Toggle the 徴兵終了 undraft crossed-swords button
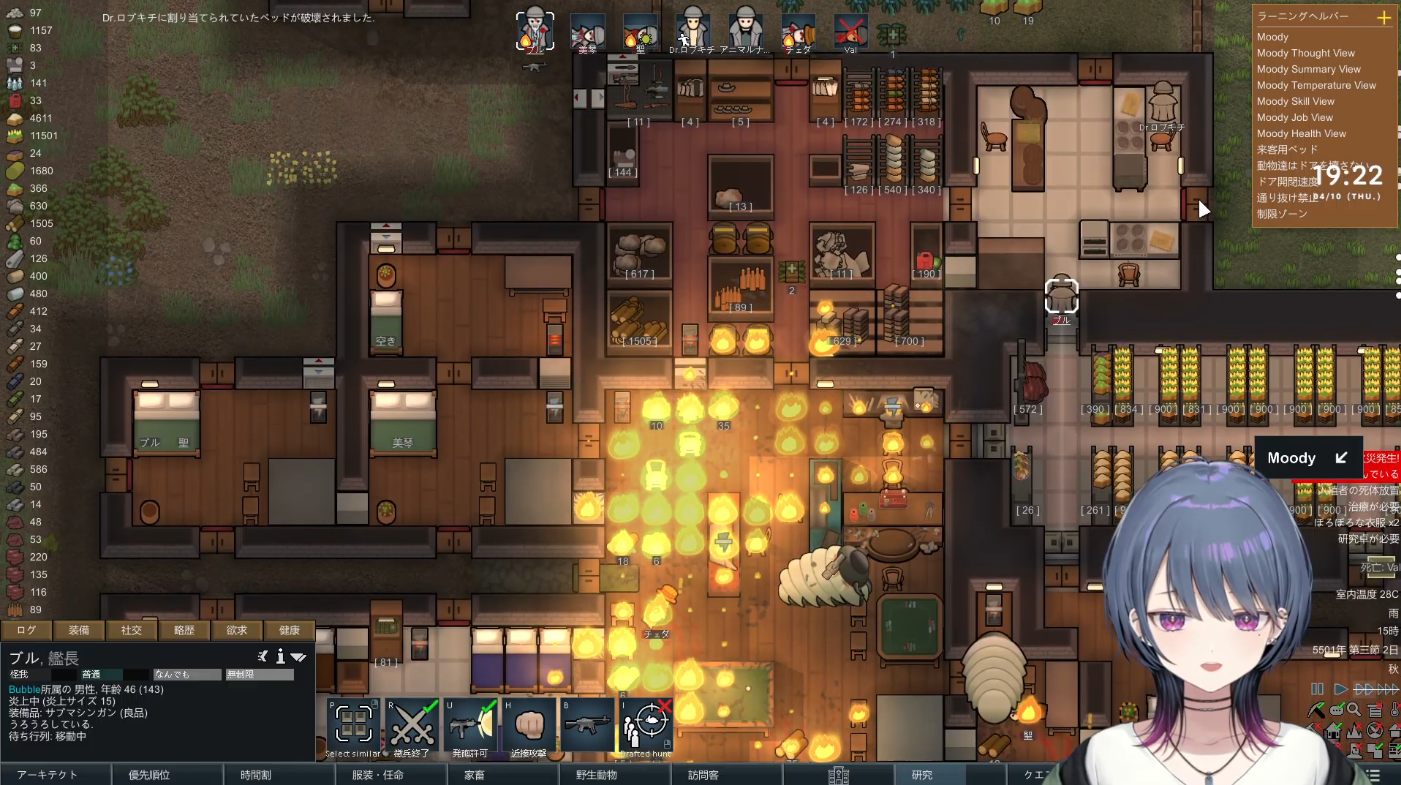The height and width of the screenshot is (785, 1401). pos(411,724)
